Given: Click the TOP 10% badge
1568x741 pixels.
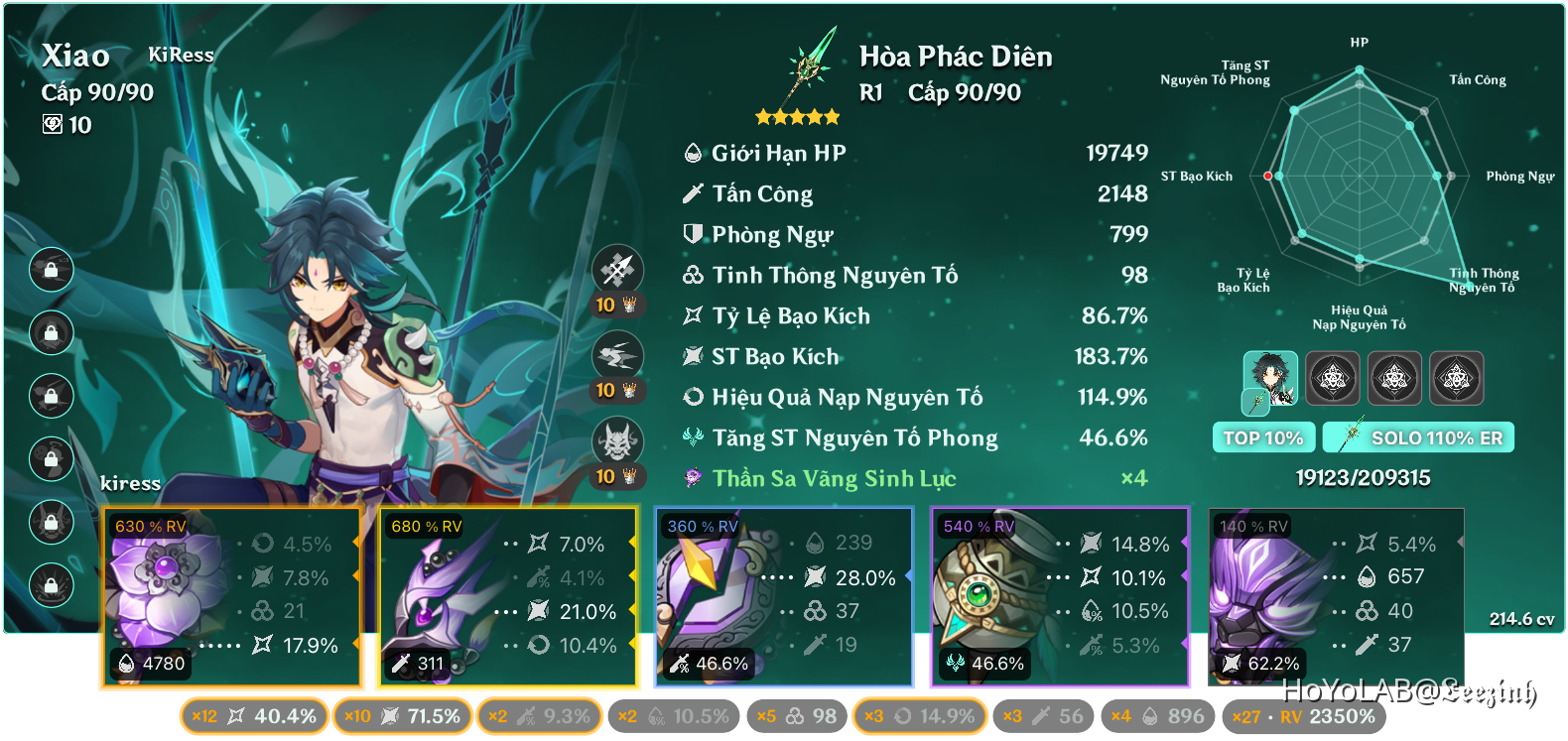Looking at the screenshot, I should (x=1263, y=436).
